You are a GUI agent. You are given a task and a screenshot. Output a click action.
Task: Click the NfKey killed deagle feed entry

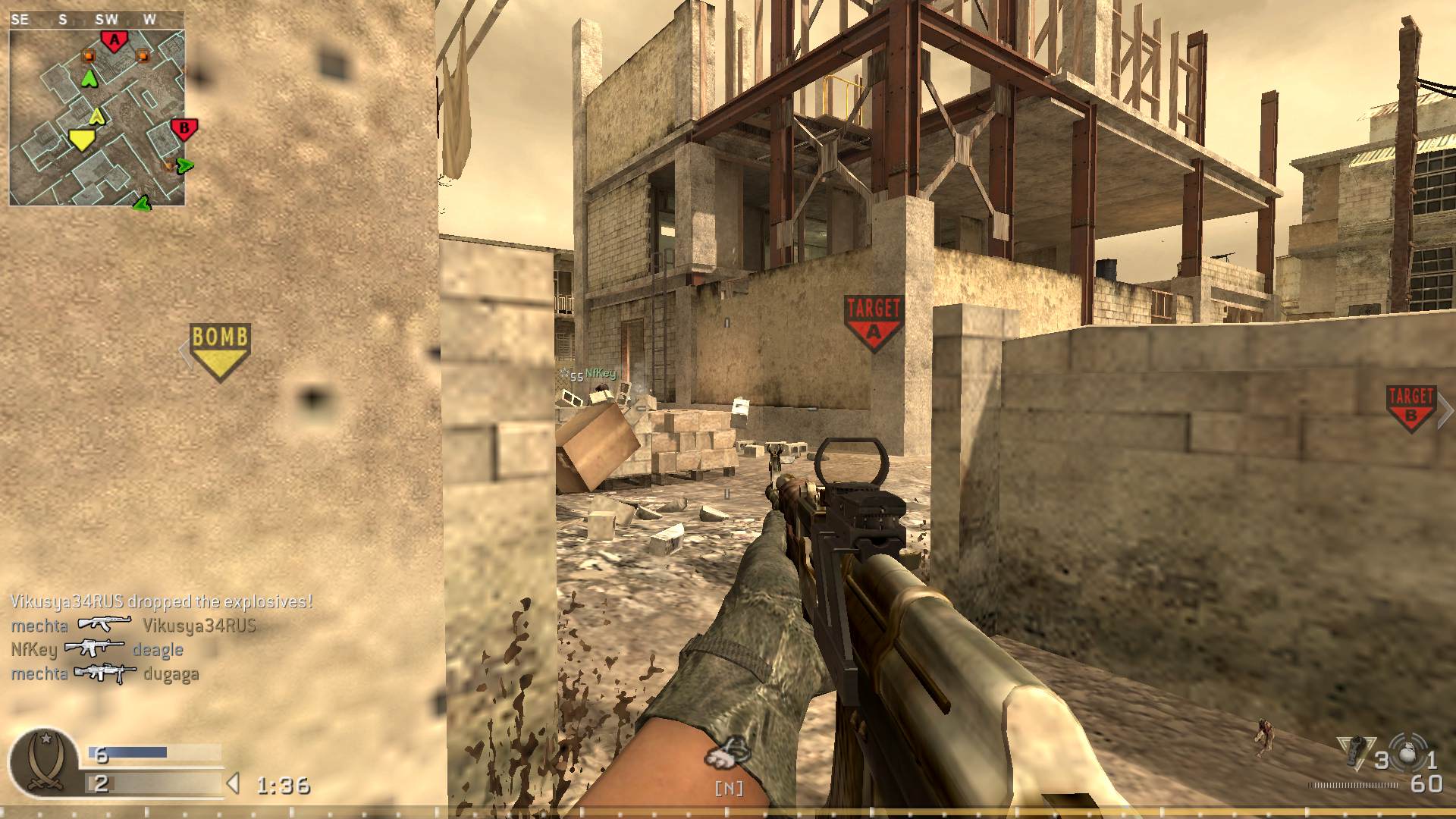click(x=97, y=649)
